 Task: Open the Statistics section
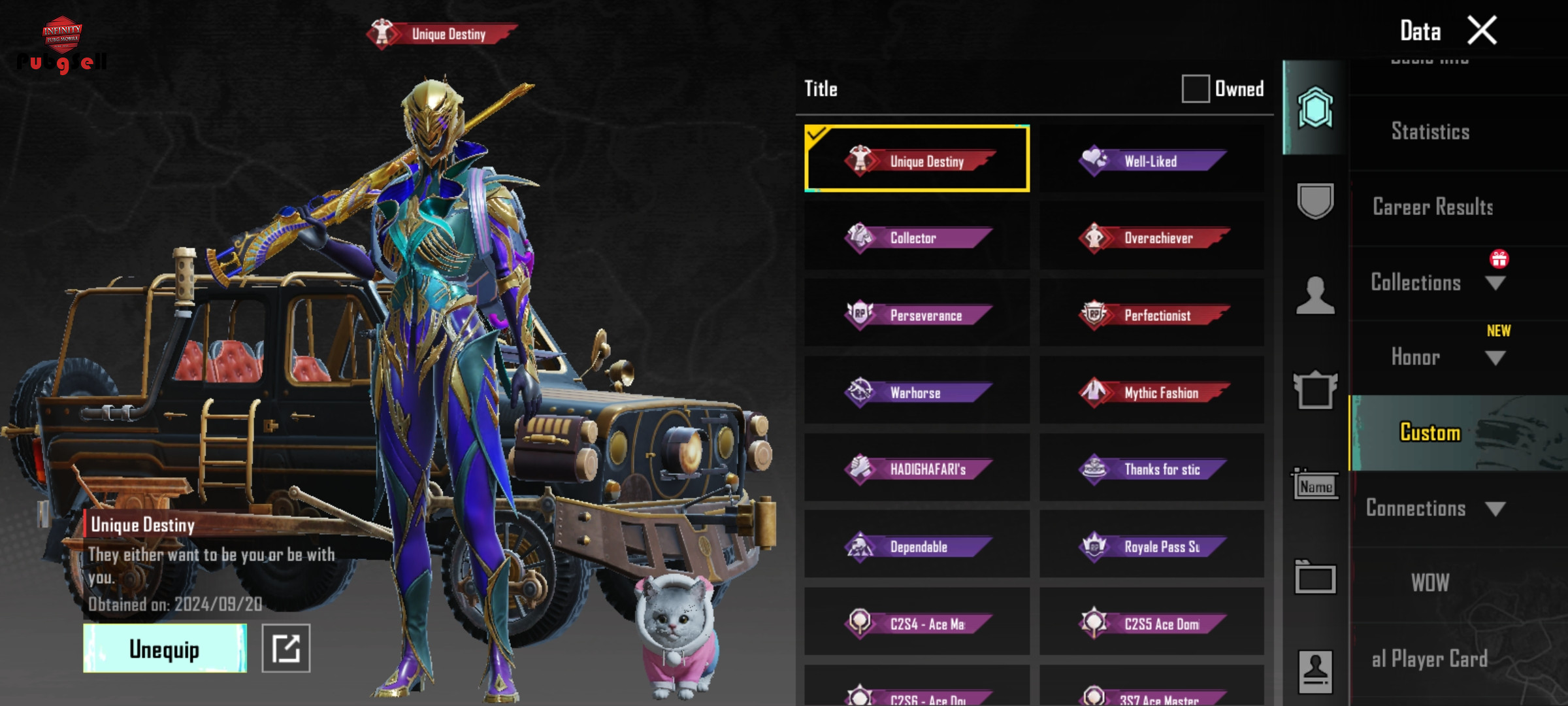pyautogui.click(x=1430, y=132)
